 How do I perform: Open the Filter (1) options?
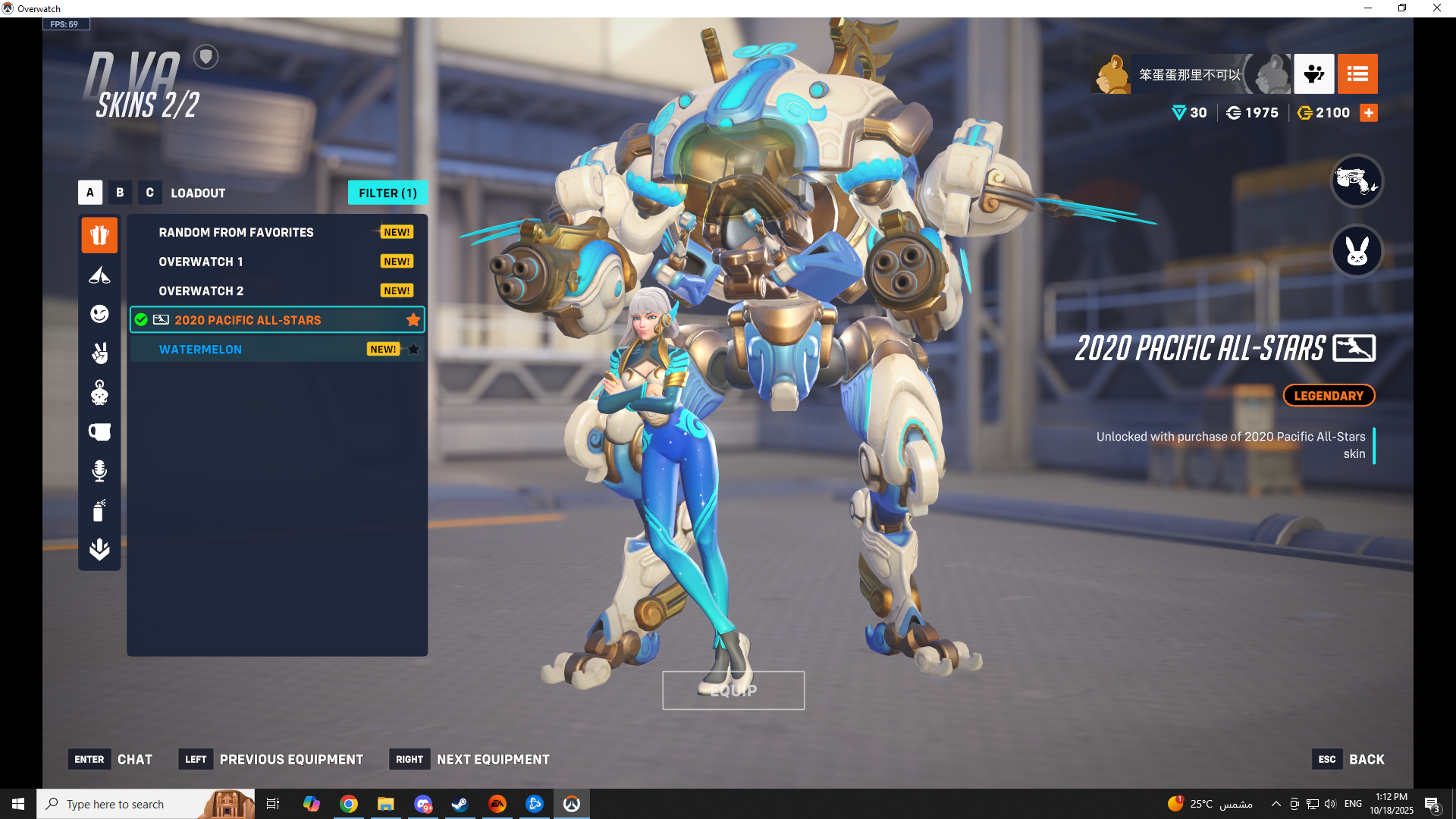click(388, 193)
